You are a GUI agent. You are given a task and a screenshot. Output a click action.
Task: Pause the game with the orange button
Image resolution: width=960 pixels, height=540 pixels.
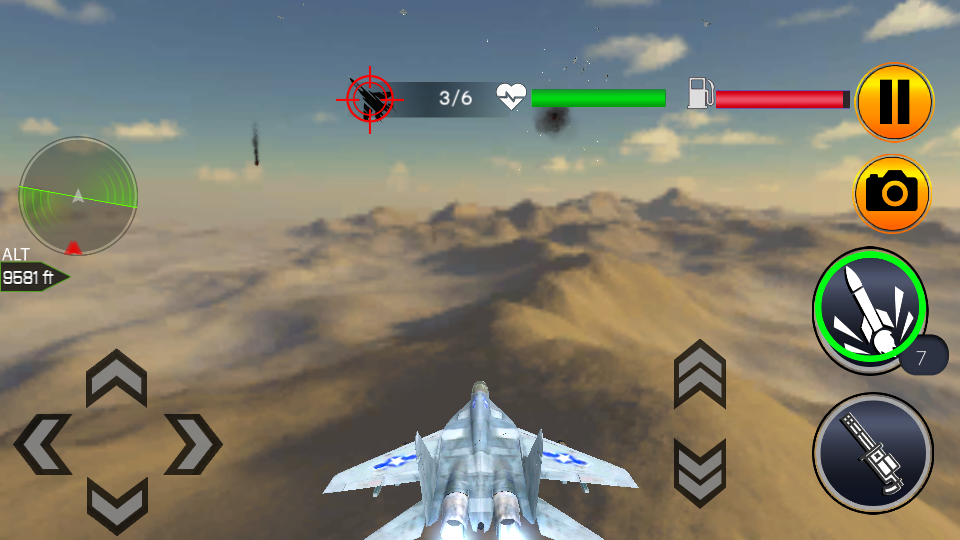[894, 102]
